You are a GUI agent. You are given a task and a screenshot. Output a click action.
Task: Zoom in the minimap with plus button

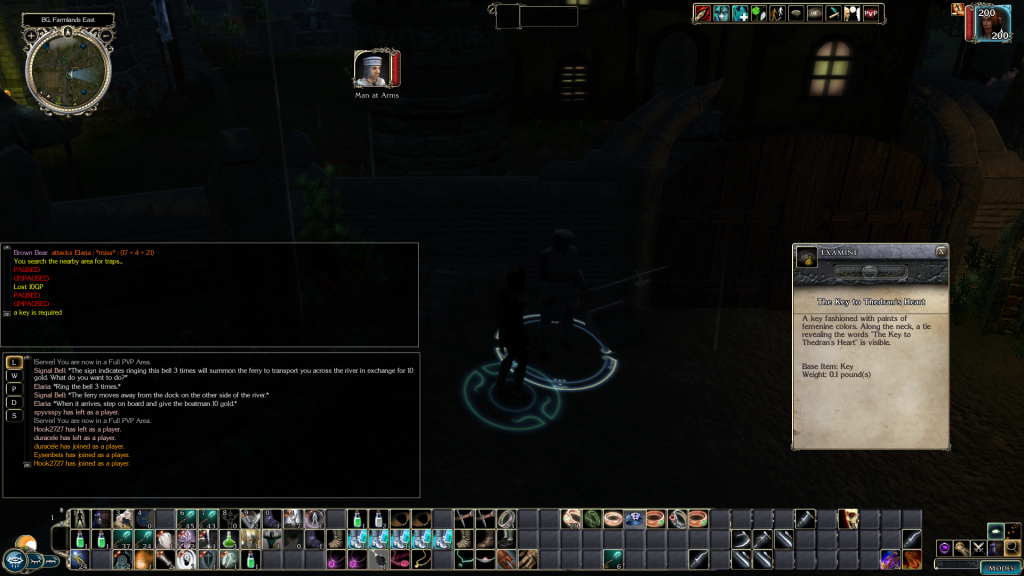[33, 36]
